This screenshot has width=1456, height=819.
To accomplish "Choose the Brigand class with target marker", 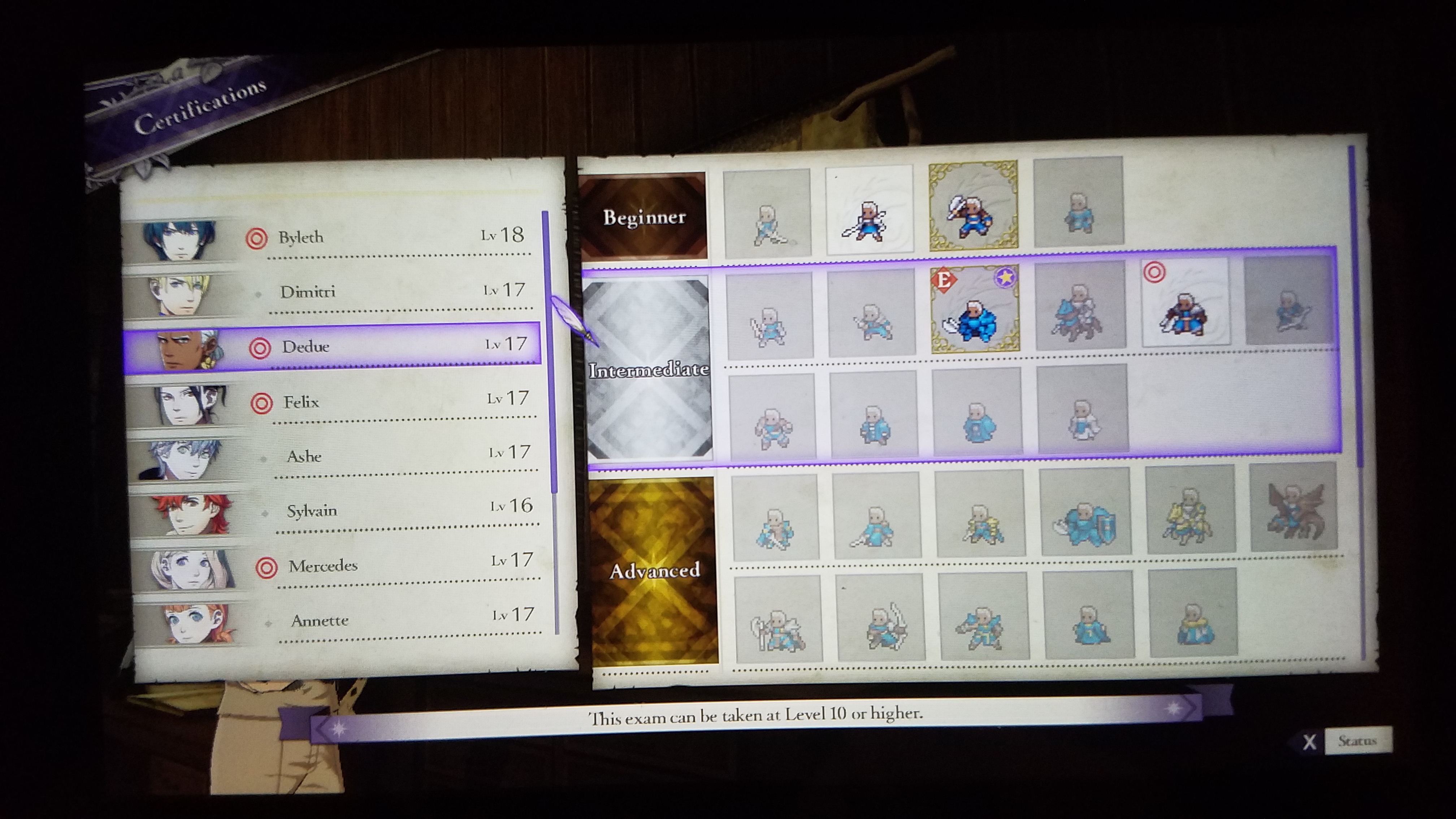I will pos(1185,304).
